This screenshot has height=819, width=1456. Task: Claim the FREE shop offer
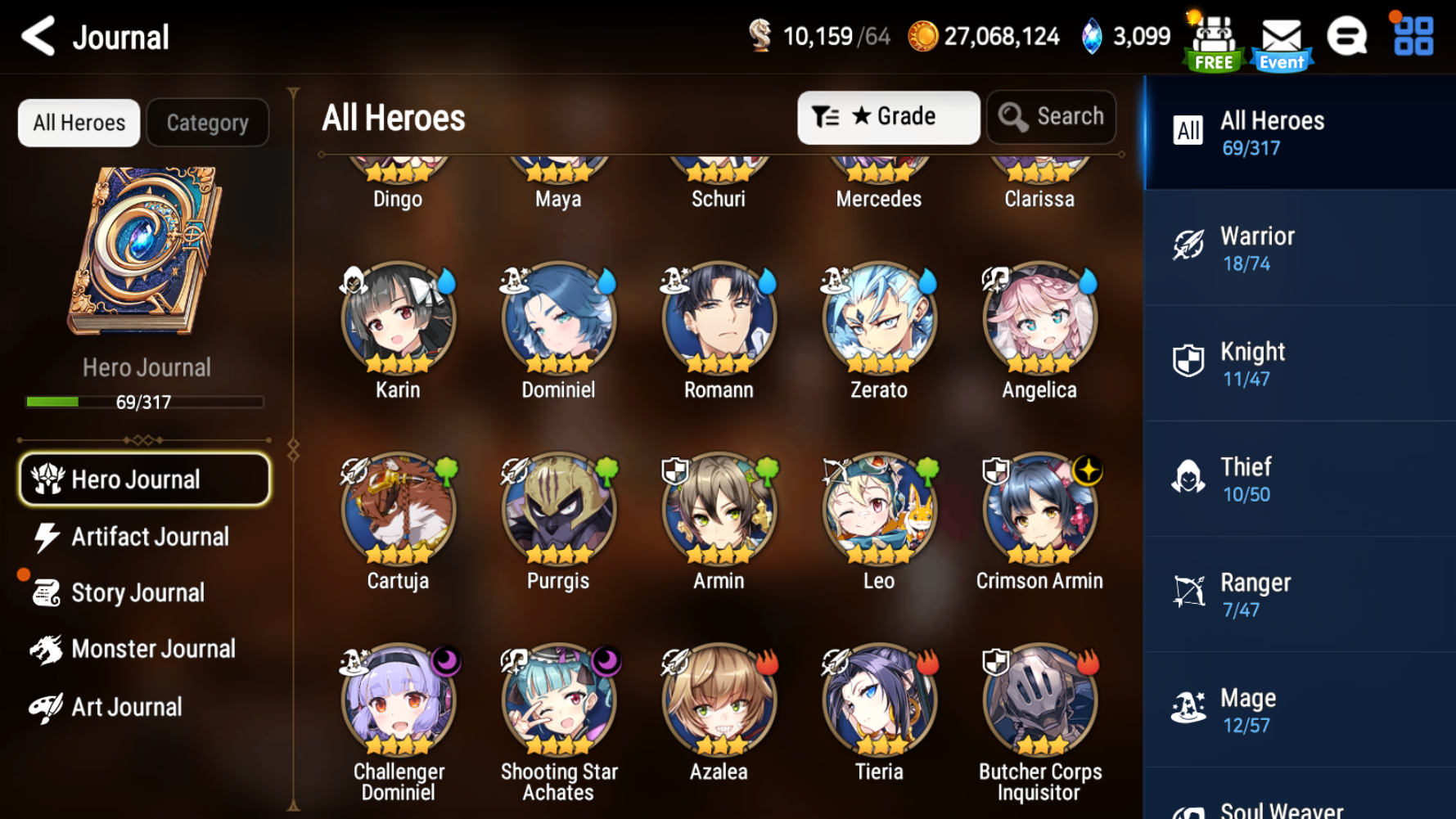pyautogui.click(x=1214, y=37)
